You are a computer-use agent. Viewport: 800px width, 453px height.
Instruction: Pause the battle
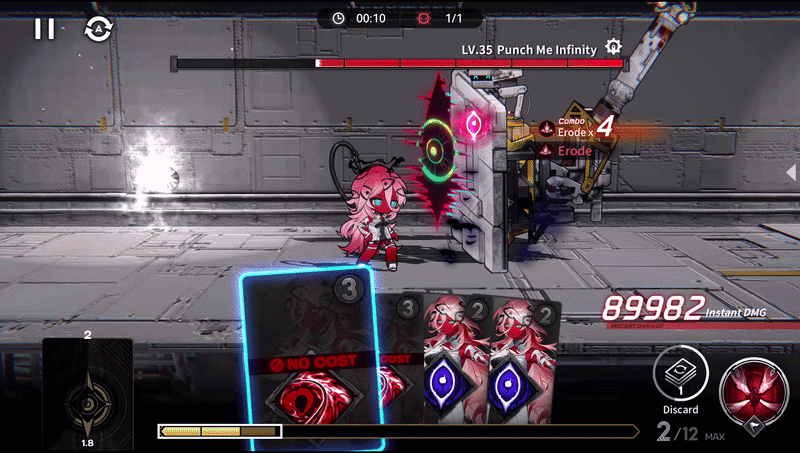tap(44, 28)
